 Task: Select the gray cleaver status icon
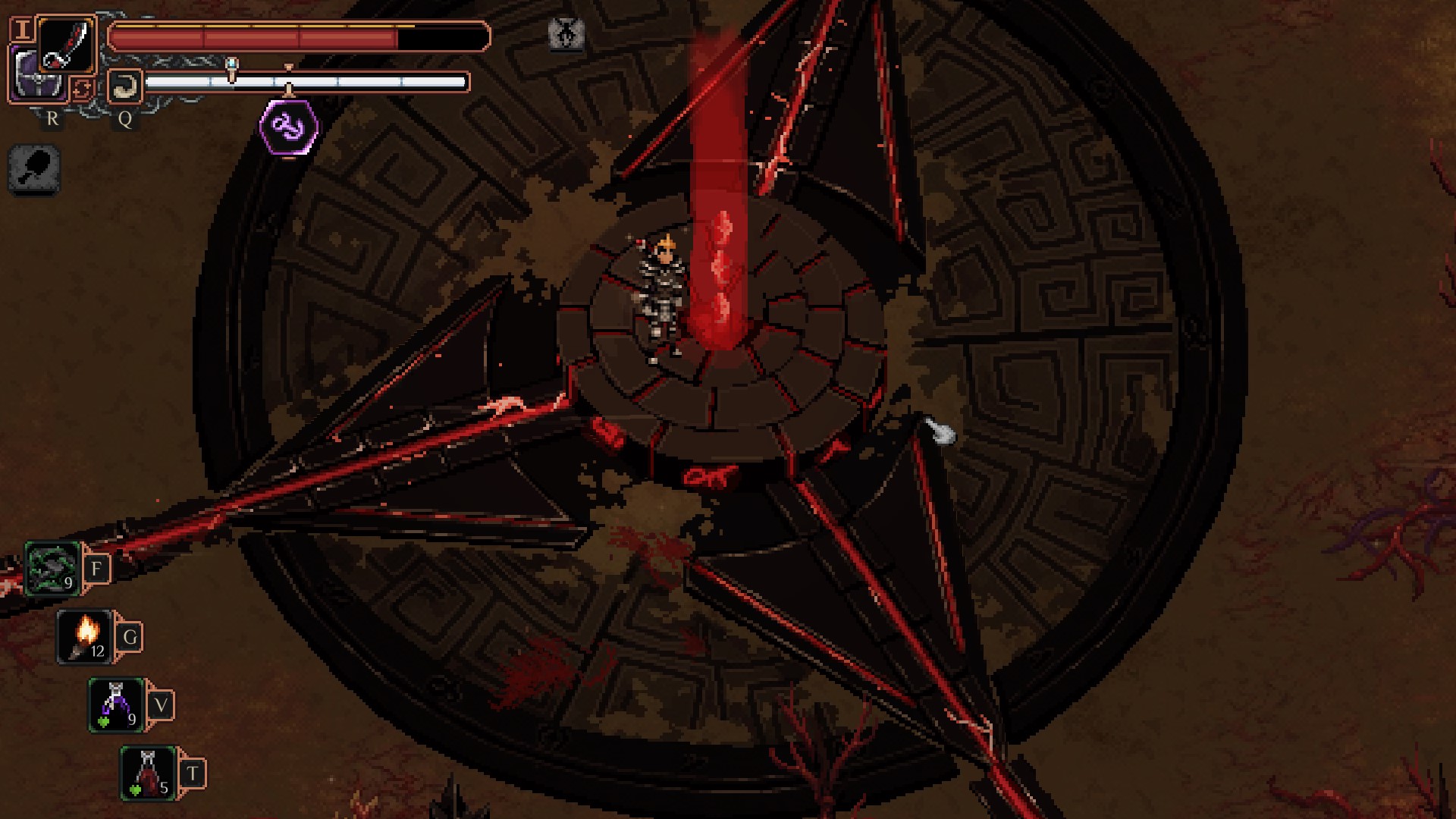[x=34, y=170]
